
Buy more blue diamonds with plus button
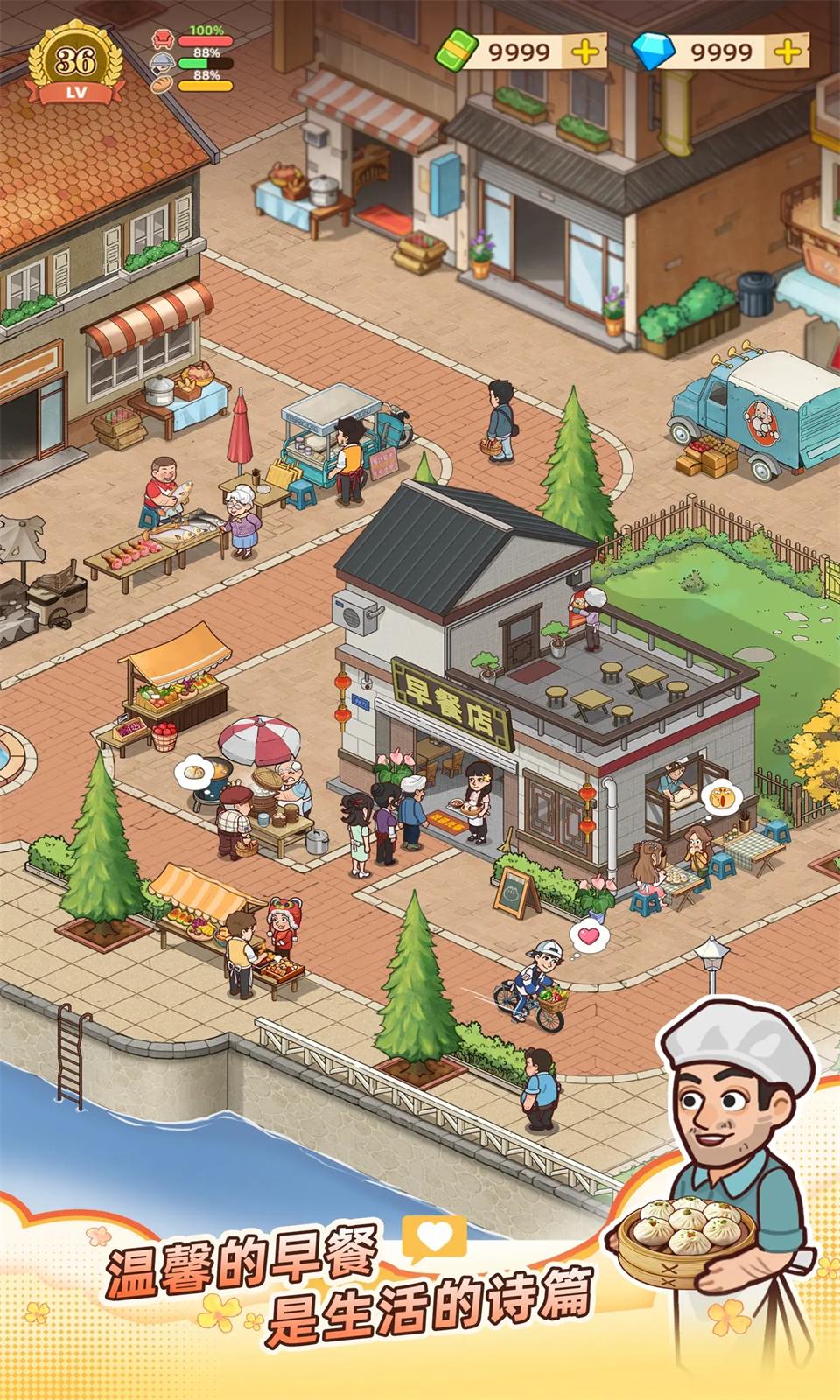tap(787, 52)
